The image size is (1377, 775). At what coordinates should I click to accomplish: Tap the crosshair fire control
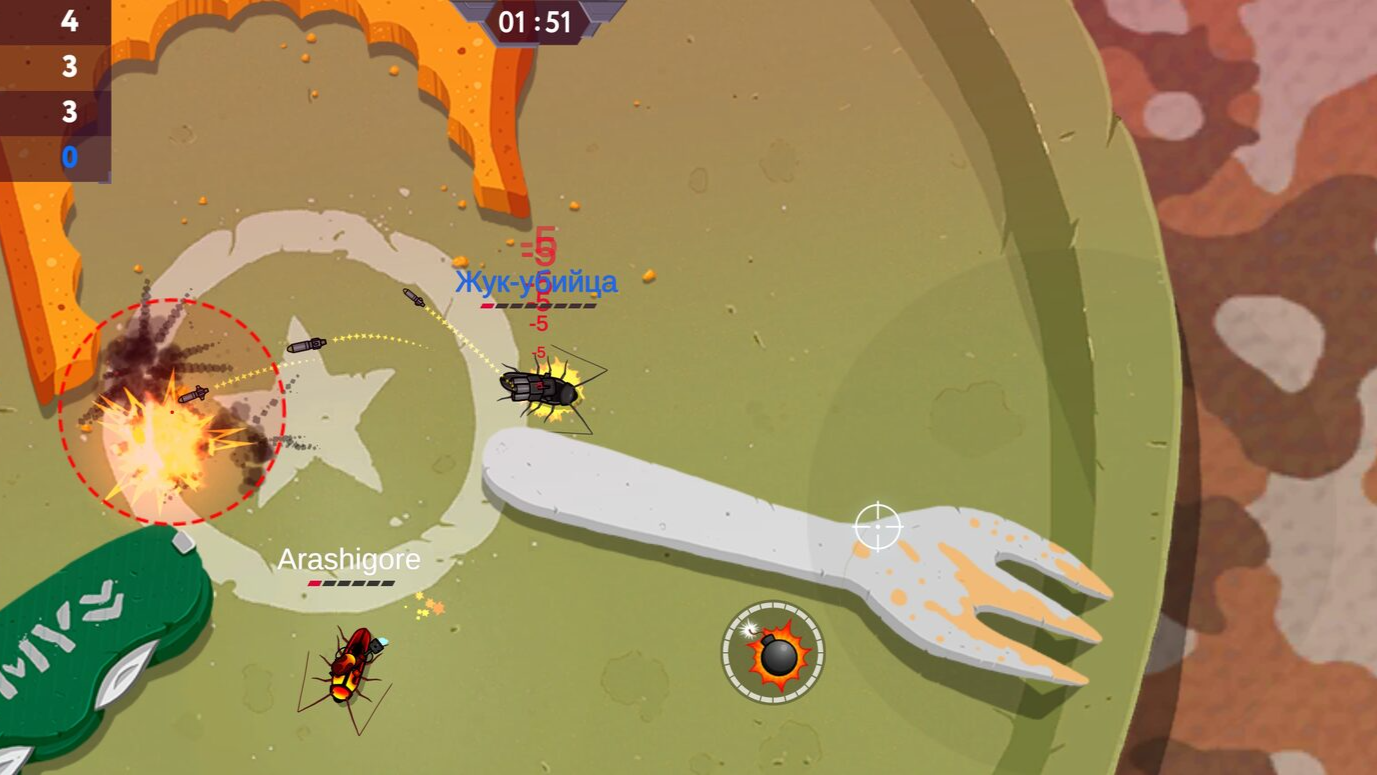click(x=878, y=527)
